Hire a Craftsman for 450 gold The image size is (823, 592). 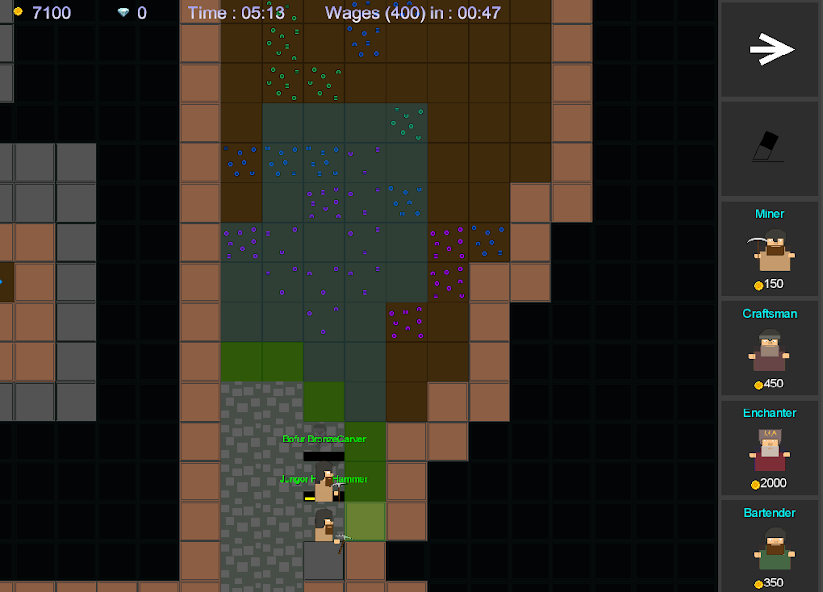(770, 349)
